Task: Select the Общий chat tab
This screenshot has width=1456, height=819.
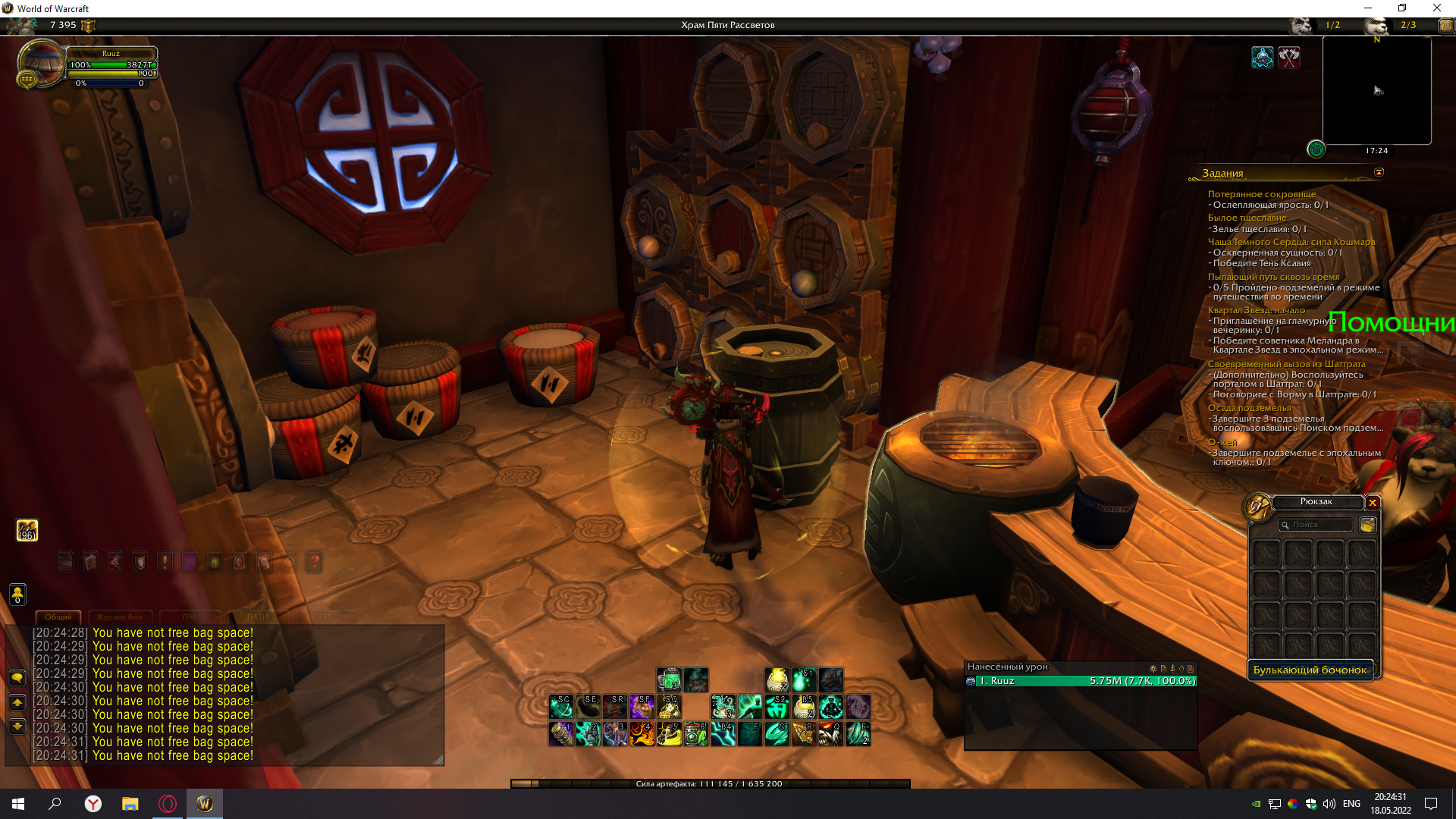Action: click(58, 617)
